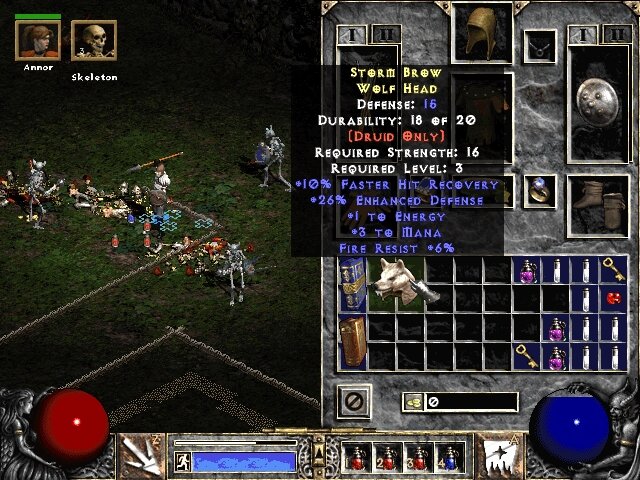
Task: Pick up the blue tome in inventory
Action: pyautogui.click(x=352, y=282)
